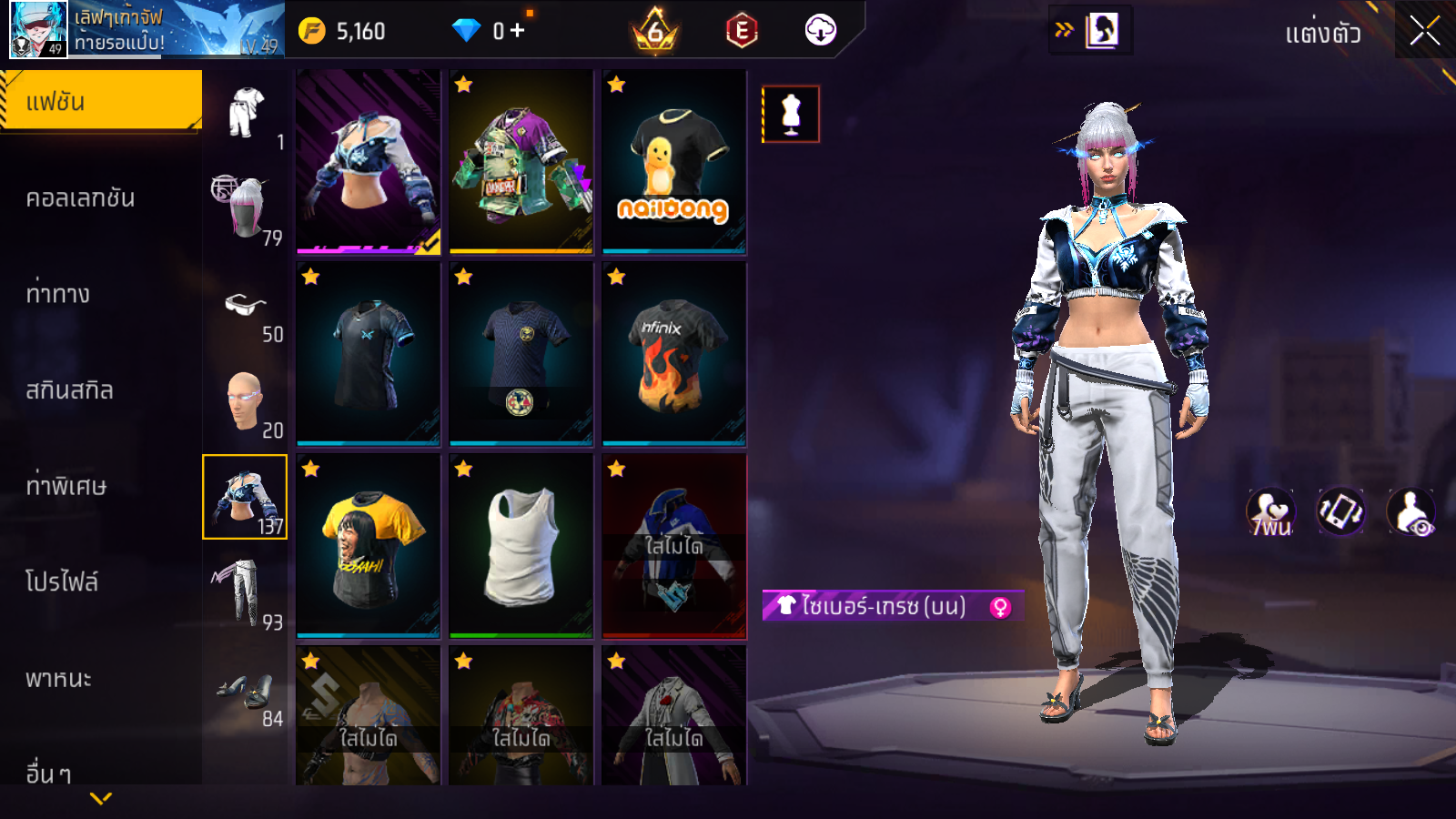Screen dimensions: 1456x819
Task: Expand the sidebar tab list arrow
Action: (101, 798)
